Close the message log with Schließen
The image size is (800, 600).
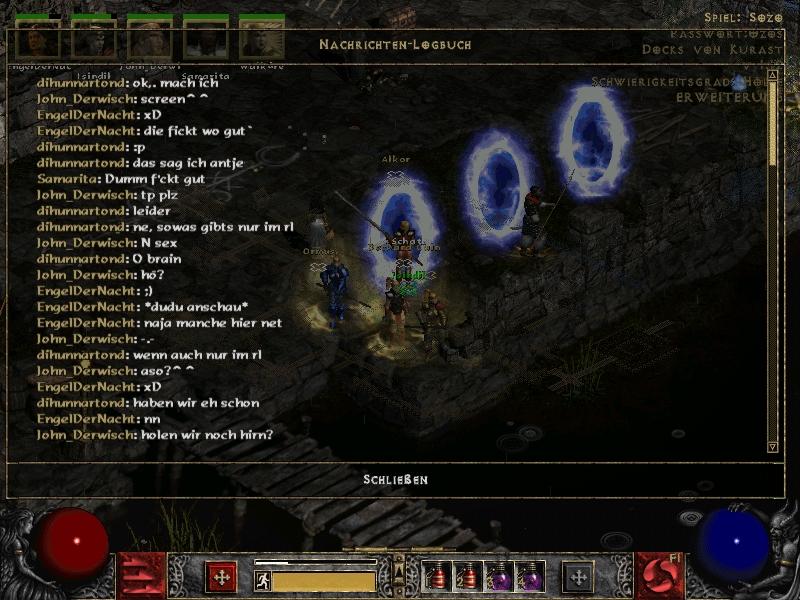point(395,480)
